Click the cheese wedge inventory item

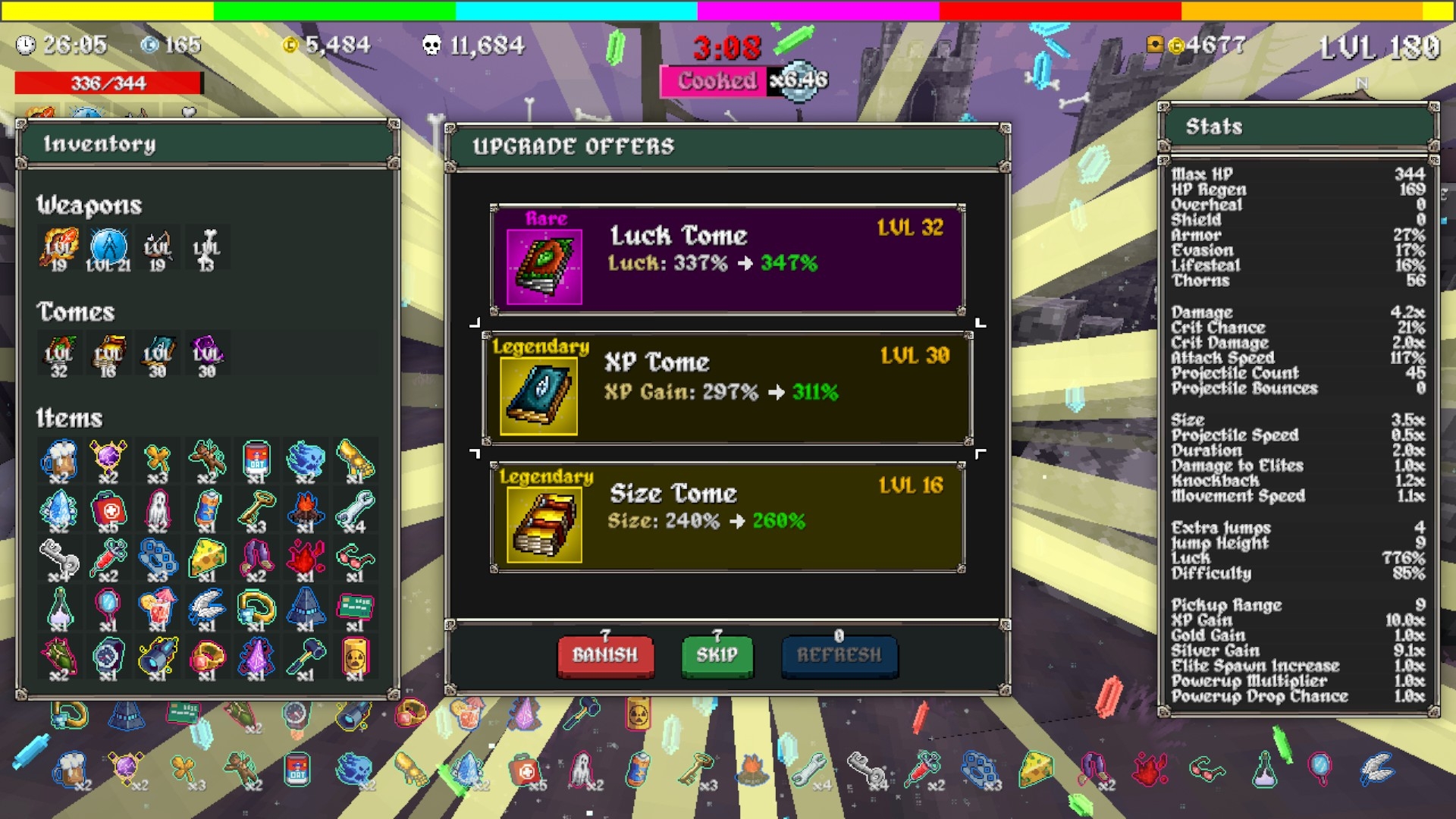pyautogui.click(x=206, y=559)
